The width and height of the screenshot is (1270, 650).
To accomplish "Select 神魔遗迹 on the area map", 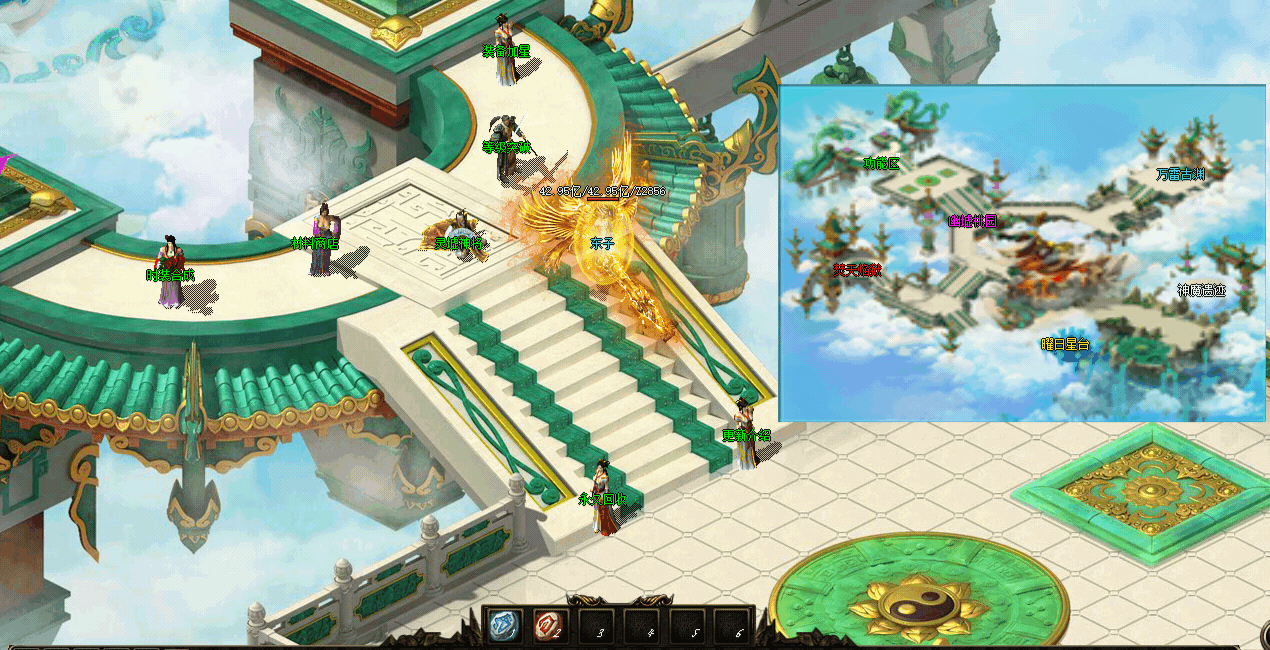I will pos(1201,291).
